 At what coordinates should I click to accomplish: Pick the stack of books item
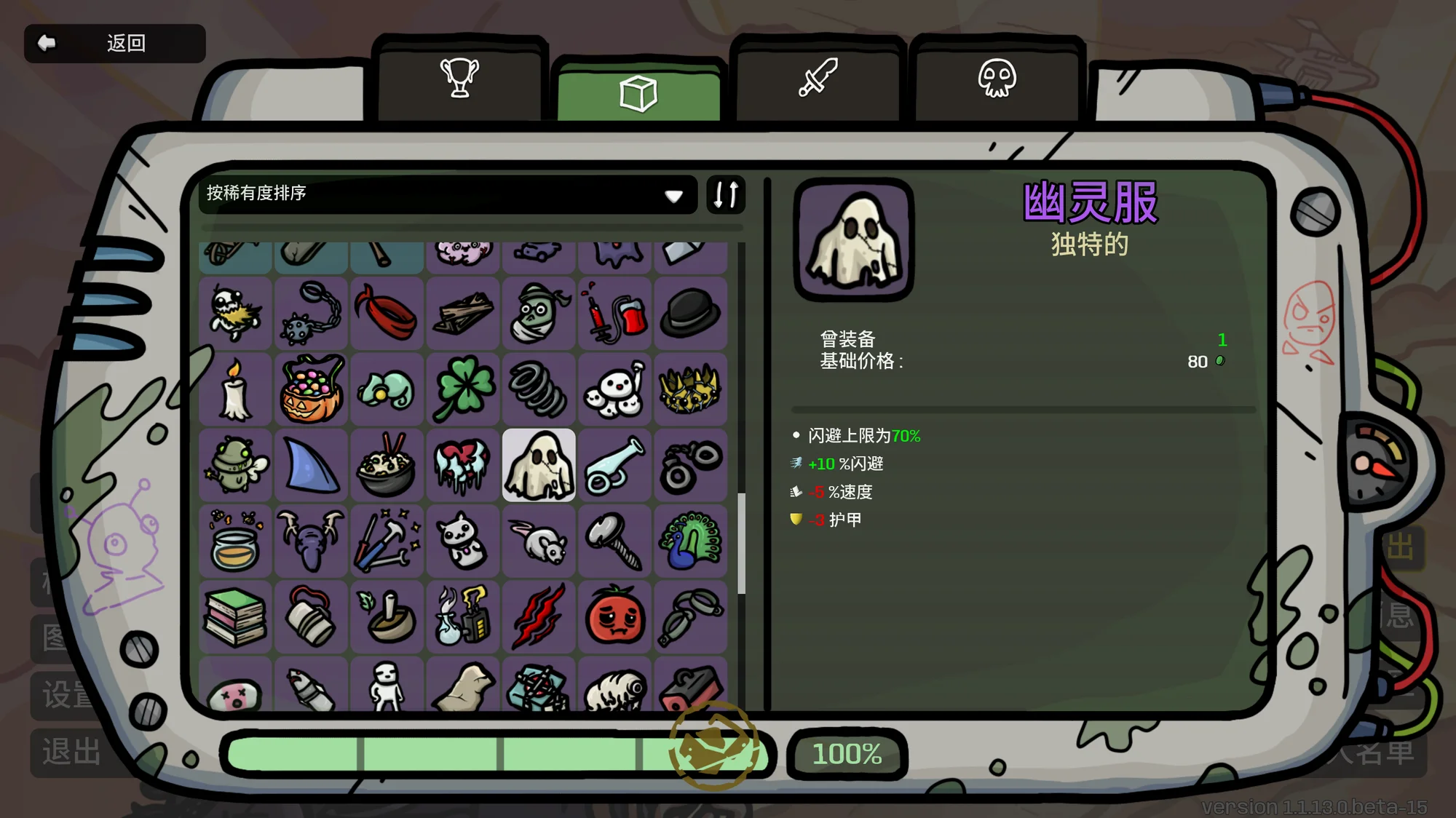[x=235, y=618]
